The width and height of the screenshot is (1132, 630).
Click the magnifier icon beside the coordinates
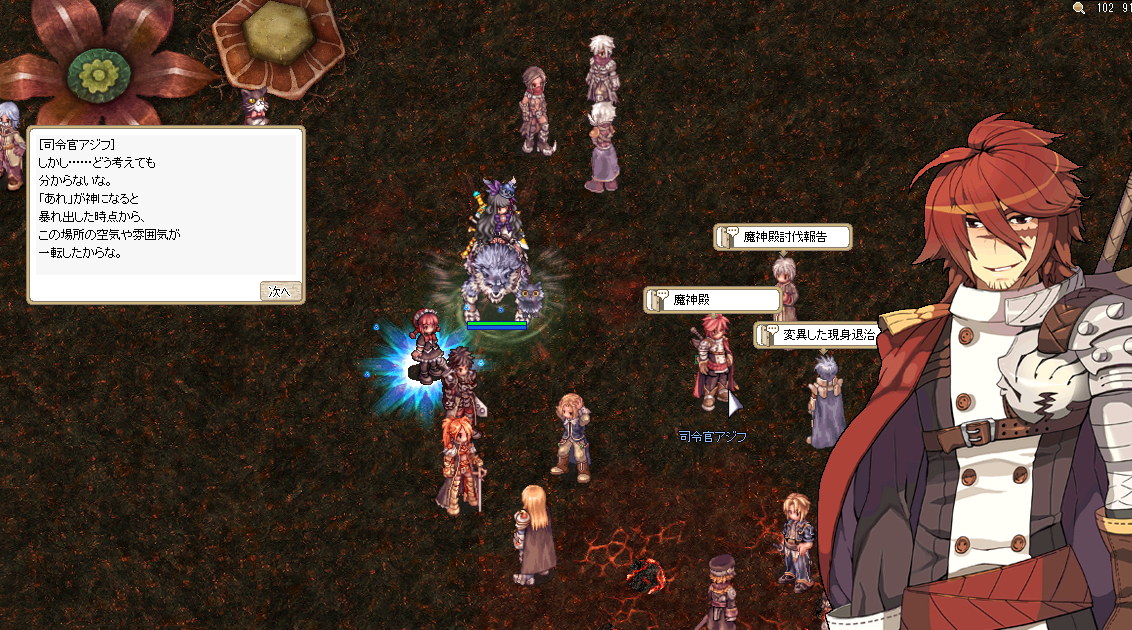1078,8
